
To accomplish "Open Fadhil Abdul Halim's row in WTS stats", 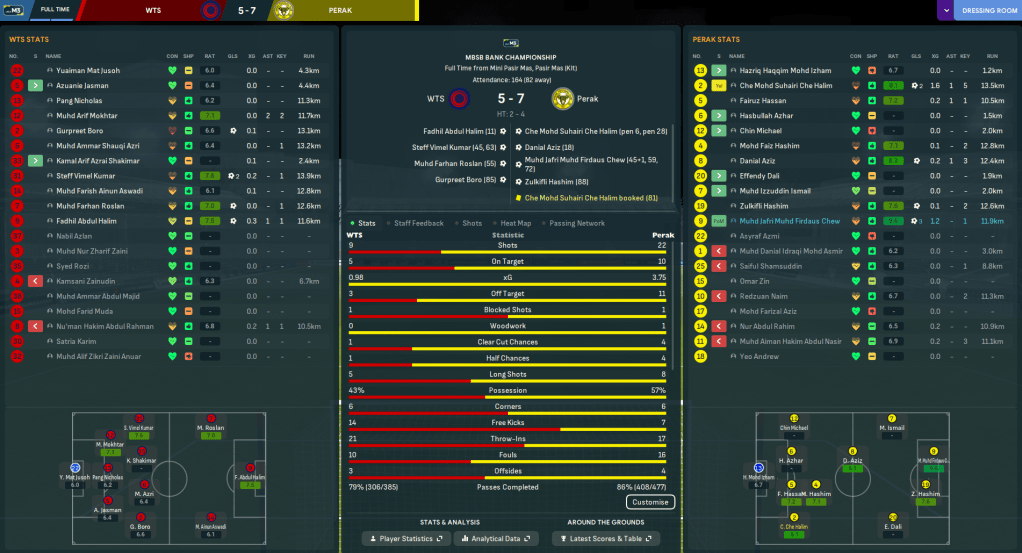I will 86,220.
